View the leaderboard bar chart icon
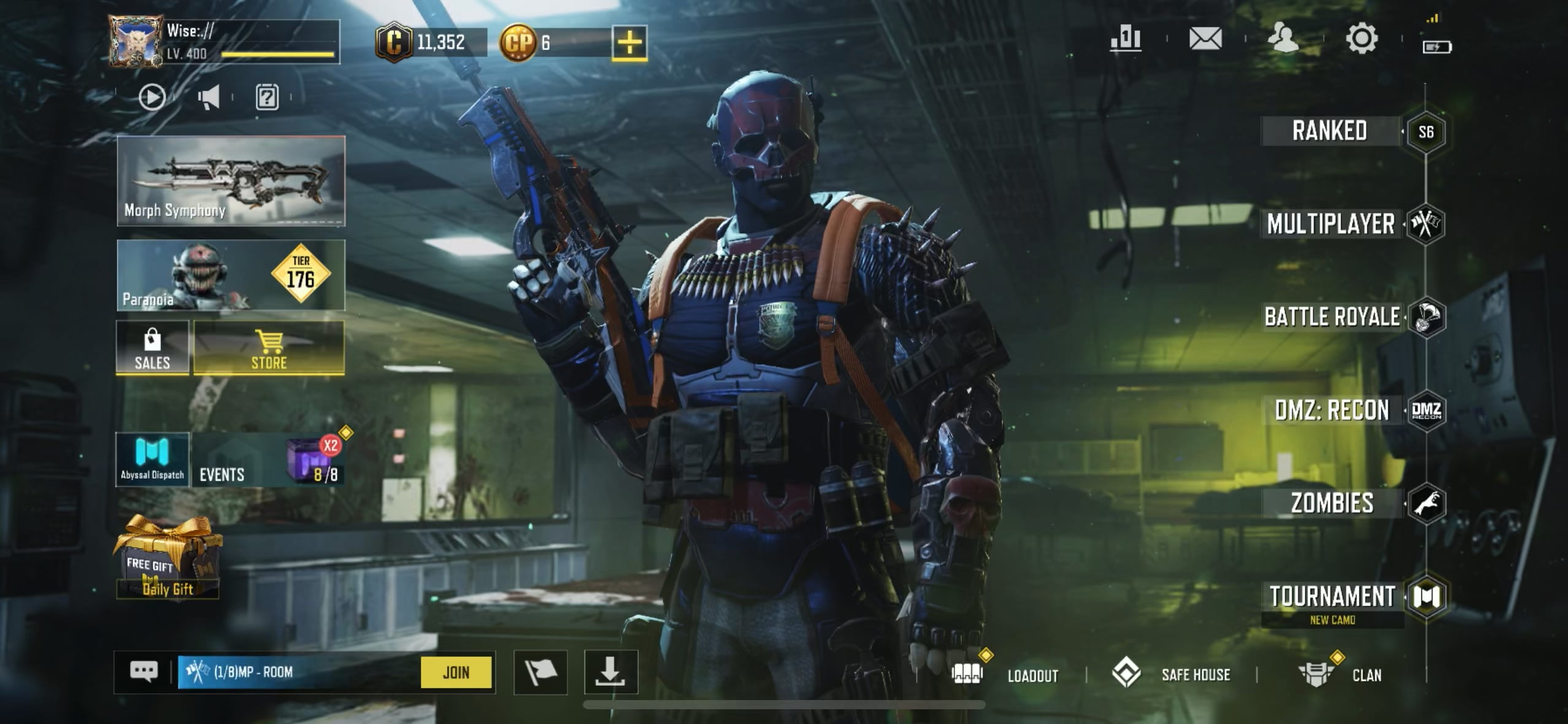The width and height of the screenshot is (1568, 724). [1125, 39]
